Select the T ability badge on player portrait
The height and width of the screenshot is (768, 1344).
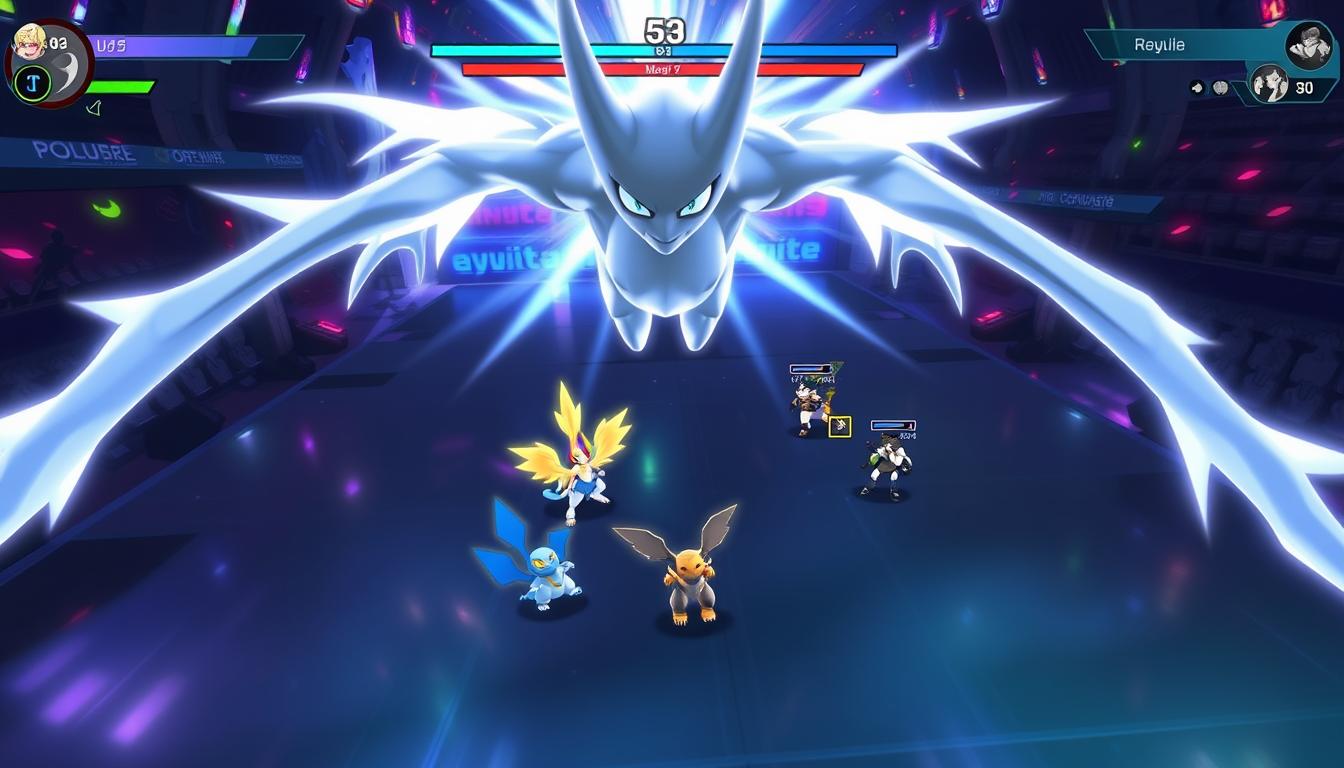[x=32, y=83]
